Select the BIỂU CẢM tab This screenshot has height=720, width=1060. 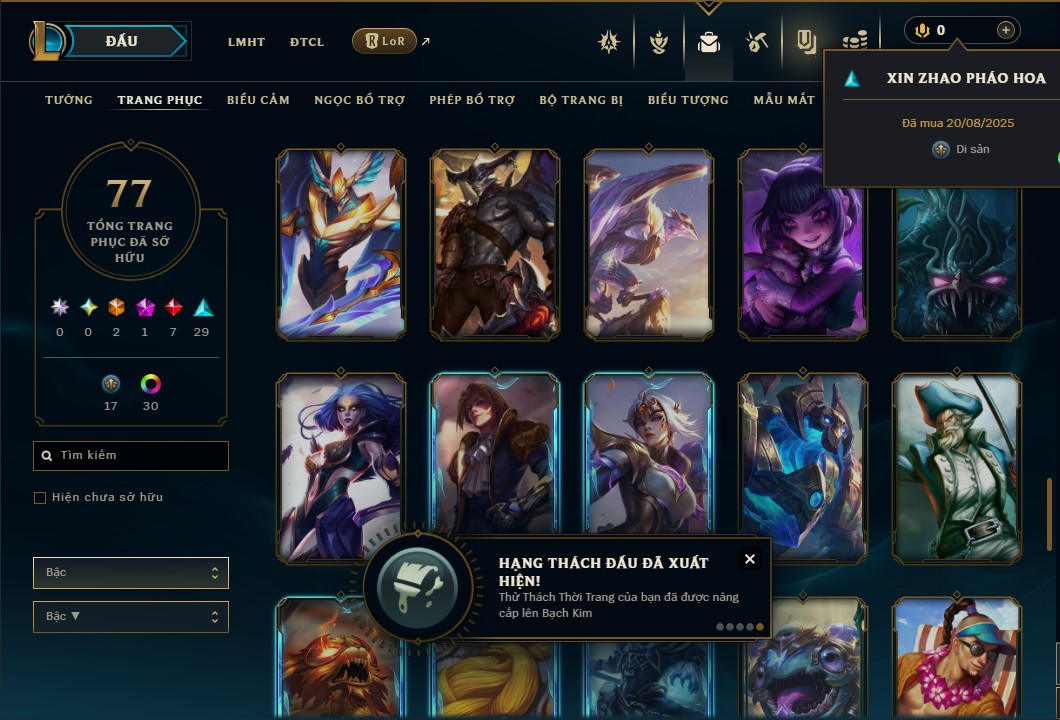click(258, 100)
